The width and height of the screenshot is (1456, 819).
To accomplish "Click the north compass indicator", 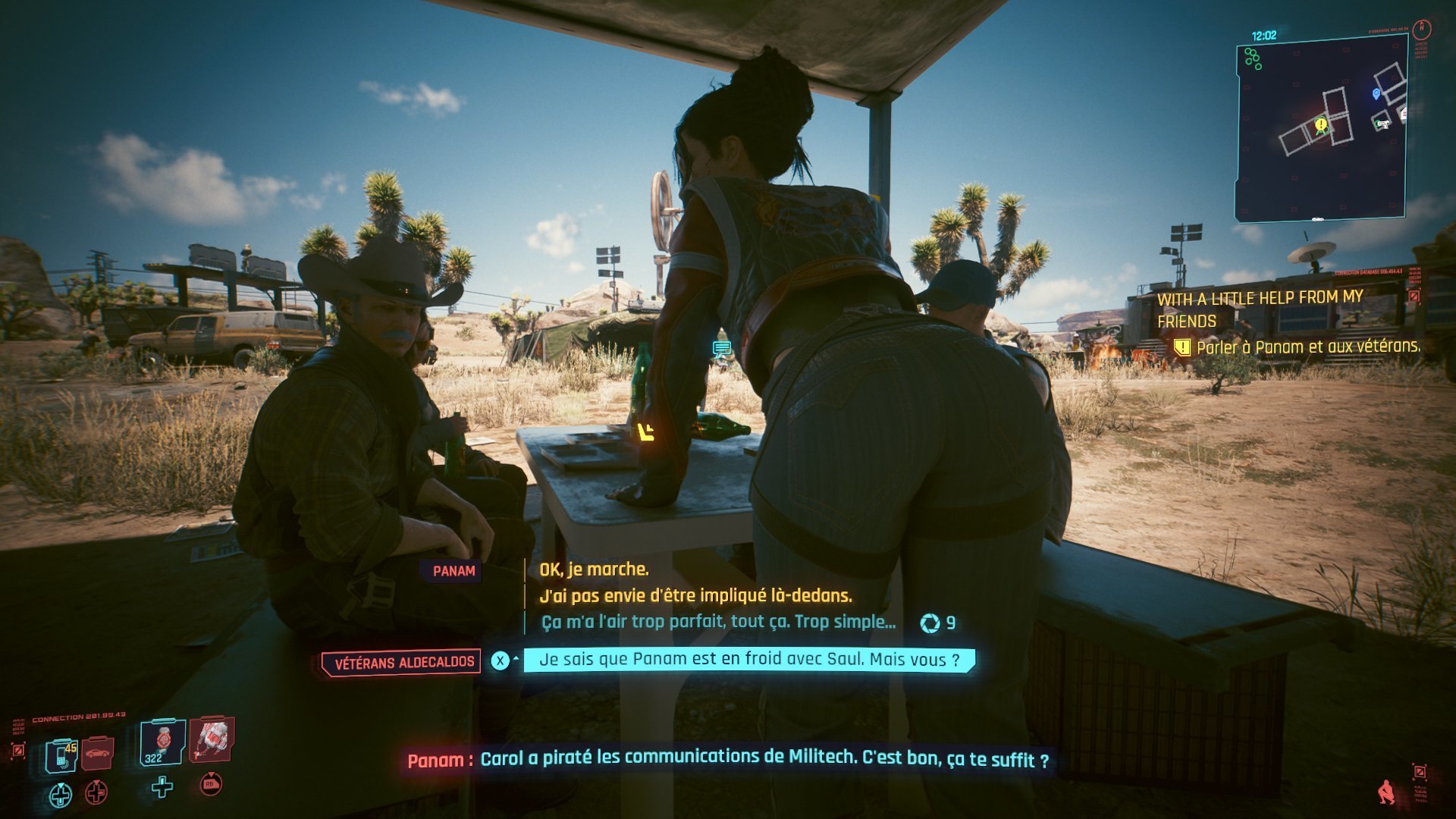I will (x=1422, y=30).
